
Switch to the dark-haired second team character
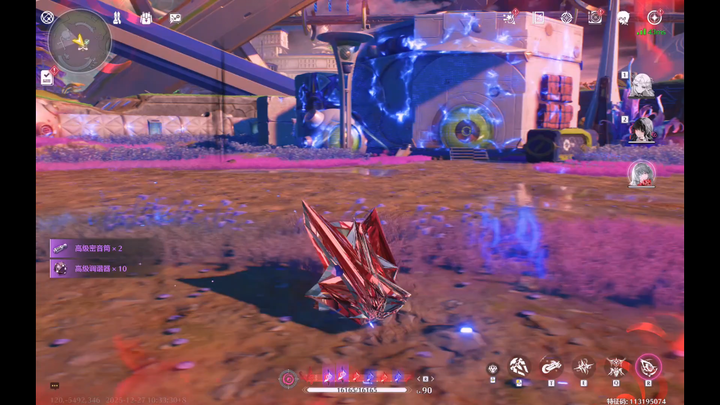coord(641,128)
